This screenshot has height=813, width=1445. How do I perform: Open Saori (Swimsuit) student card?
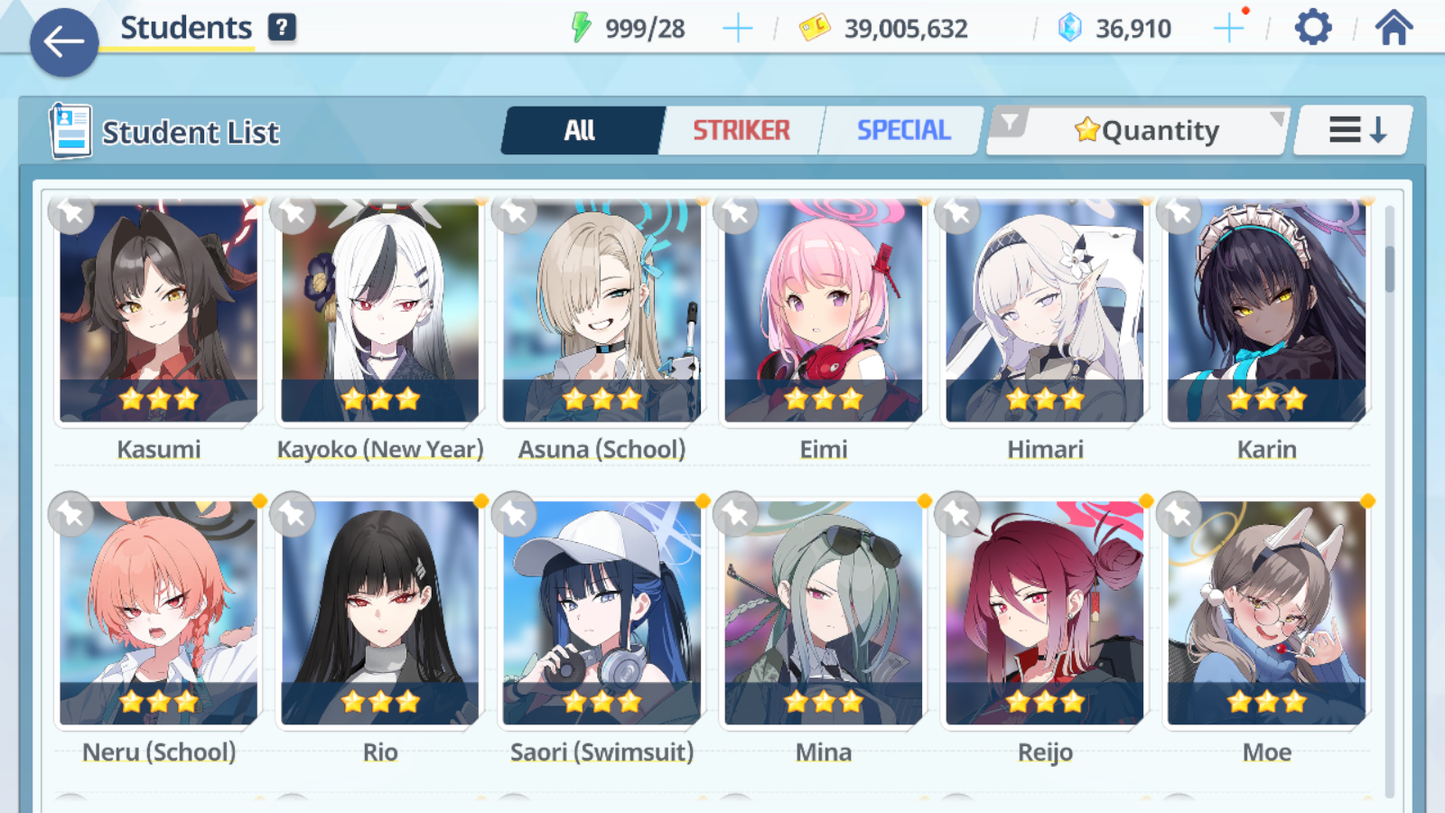coord(602,614)
